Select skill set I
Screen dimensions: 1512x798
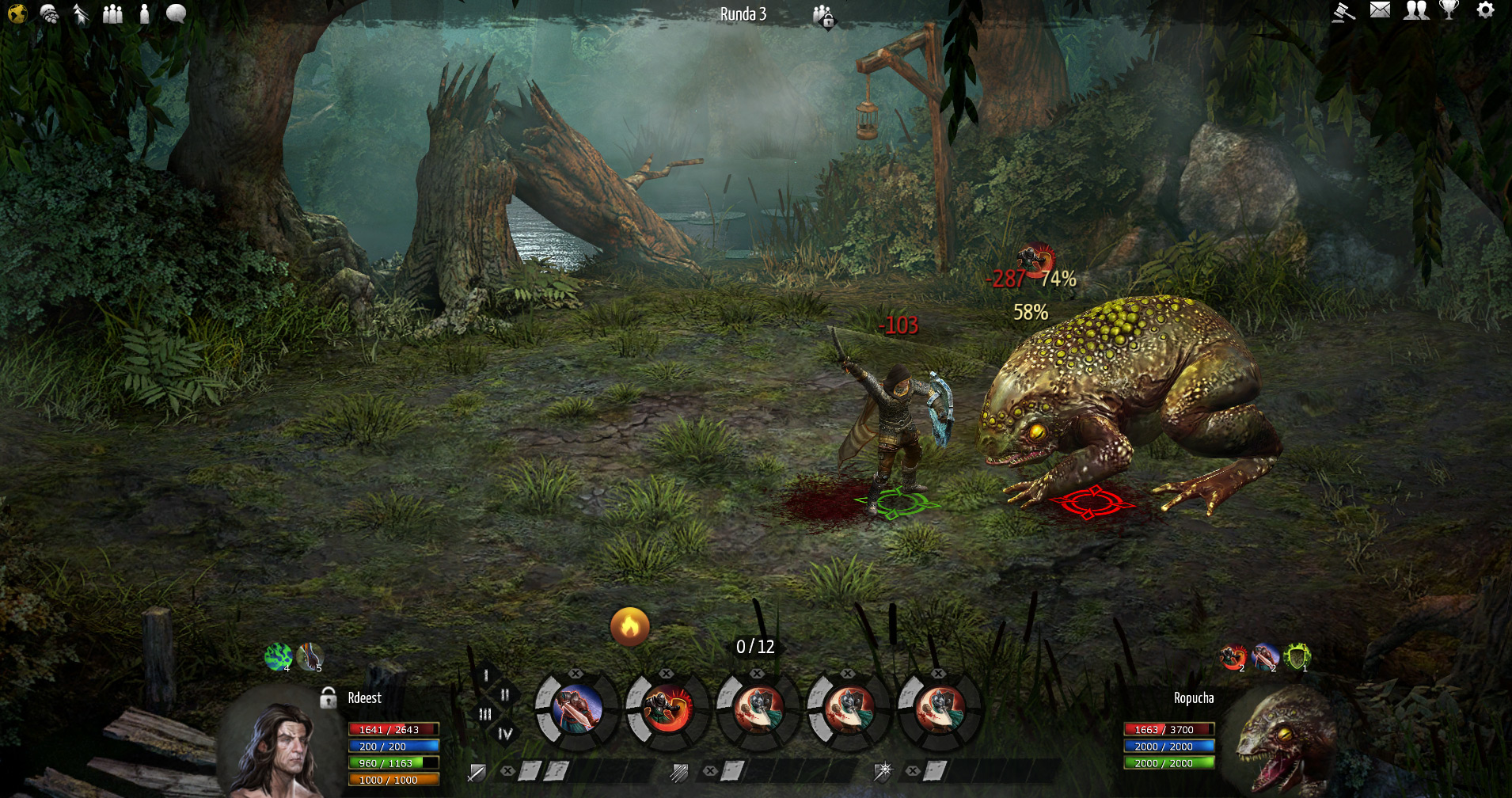(x=486, y=675)
